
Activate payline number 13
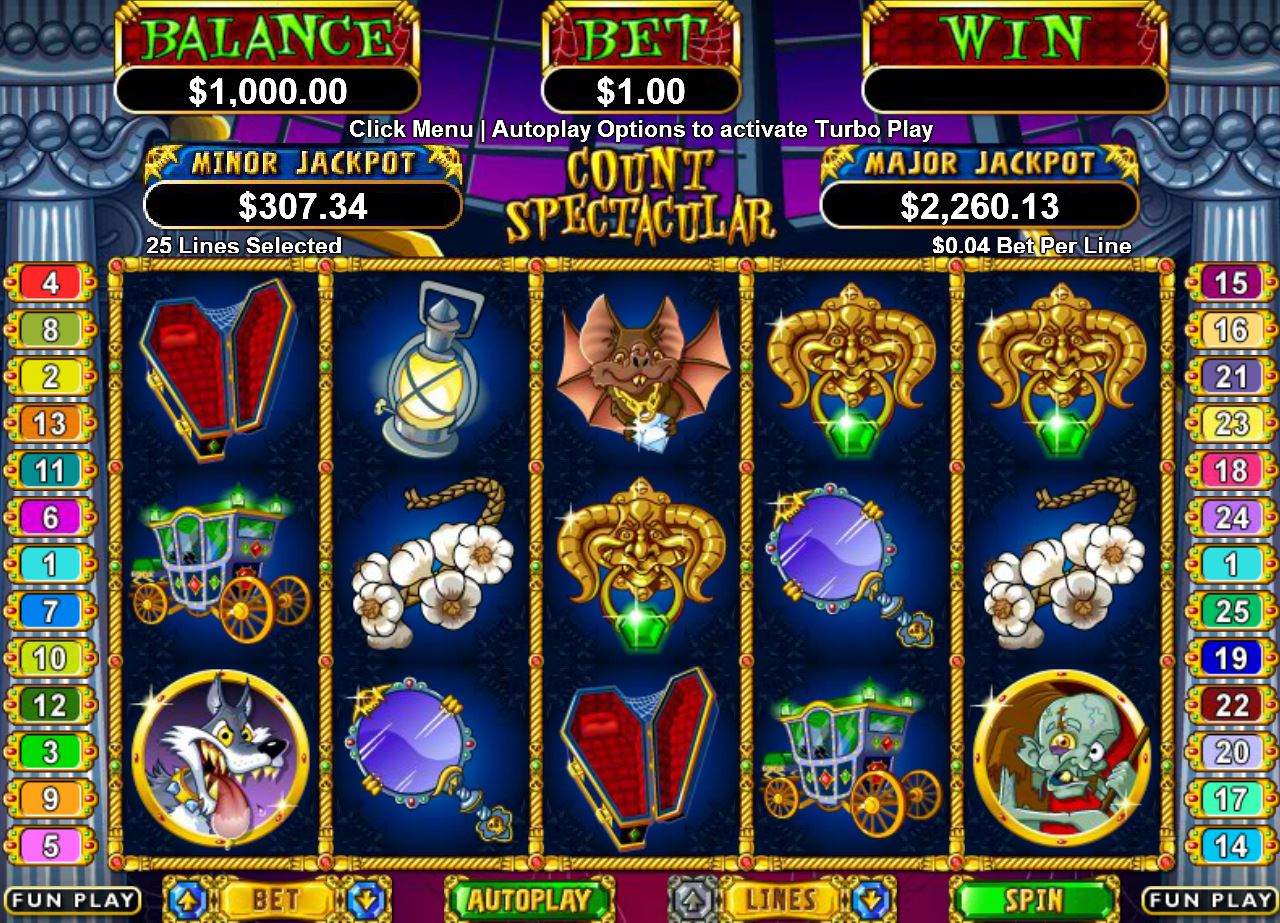50,424
